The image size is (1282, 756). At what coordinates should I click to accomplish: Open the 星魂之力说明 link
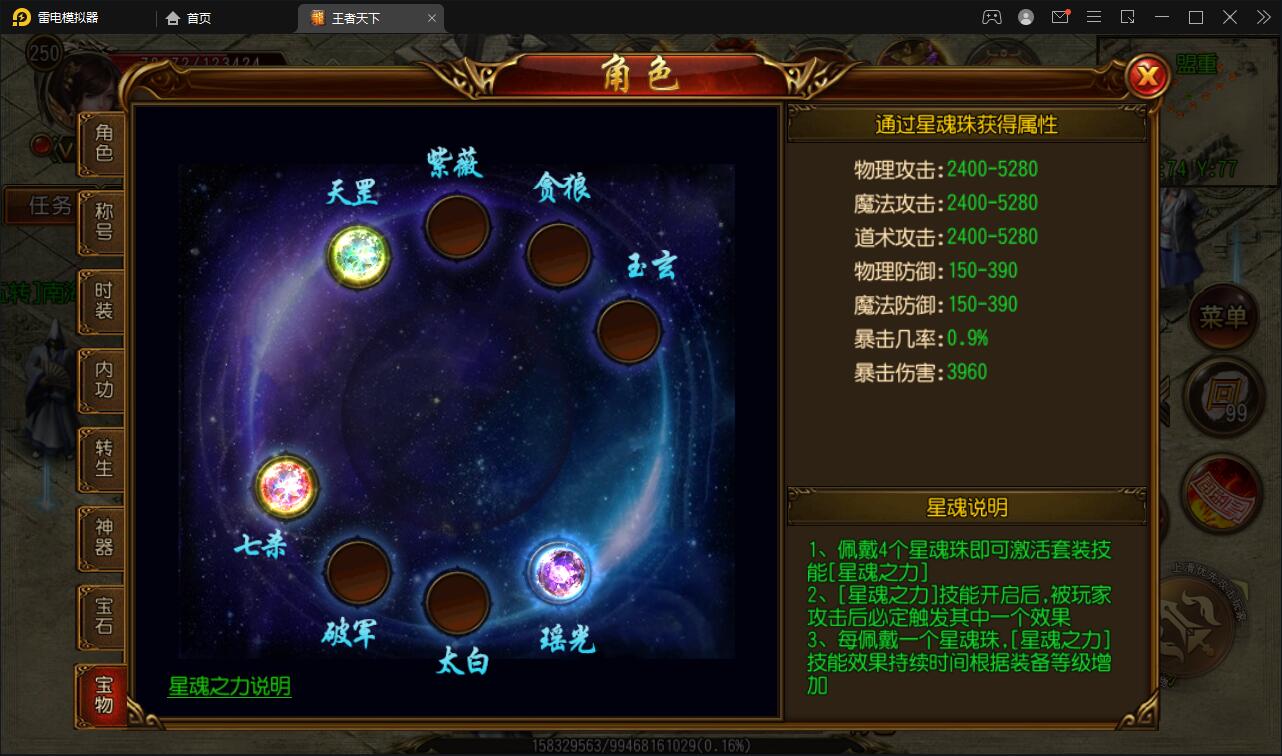coord(228,687)
